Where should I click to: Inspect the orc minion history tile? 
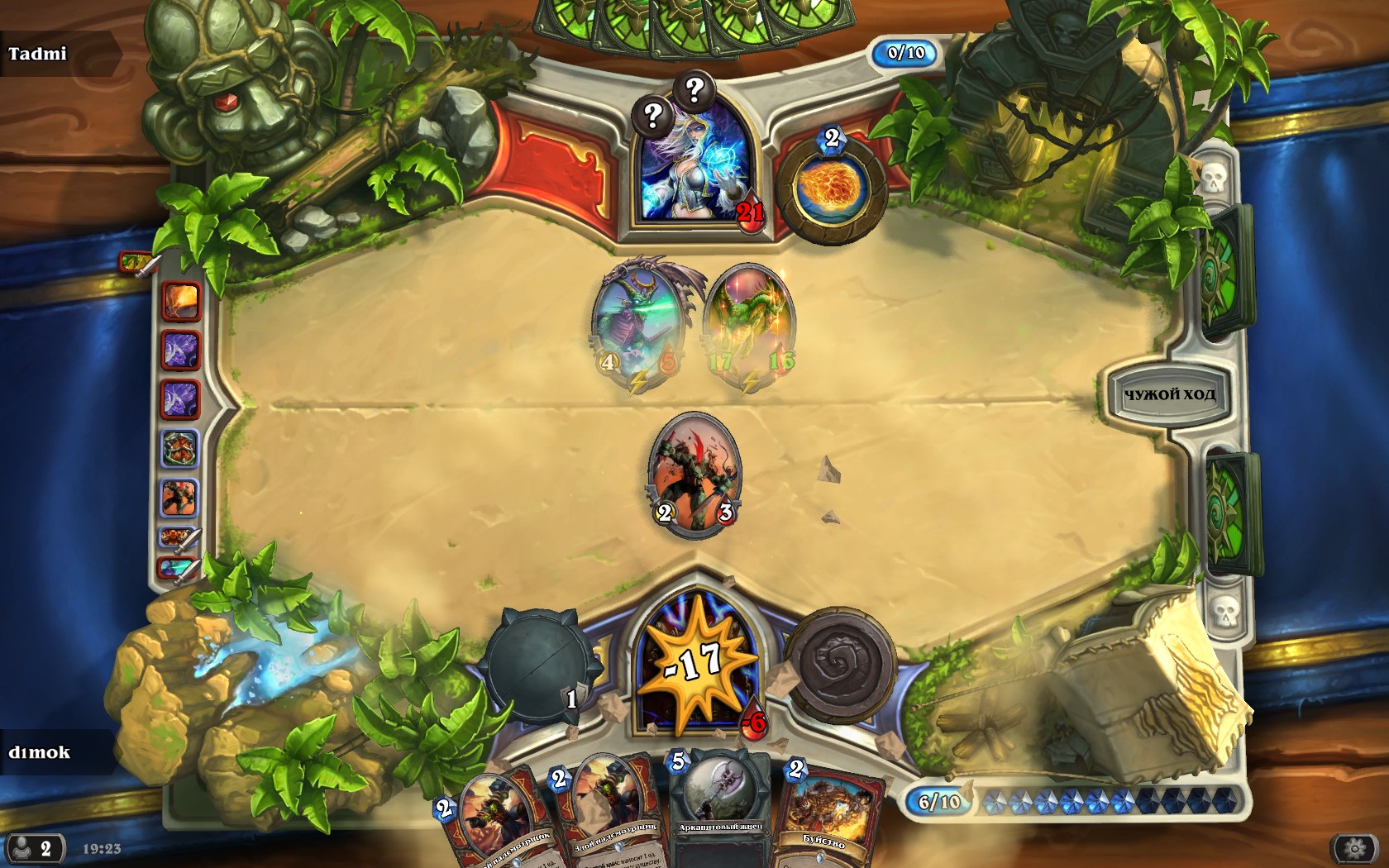point(179,498)
